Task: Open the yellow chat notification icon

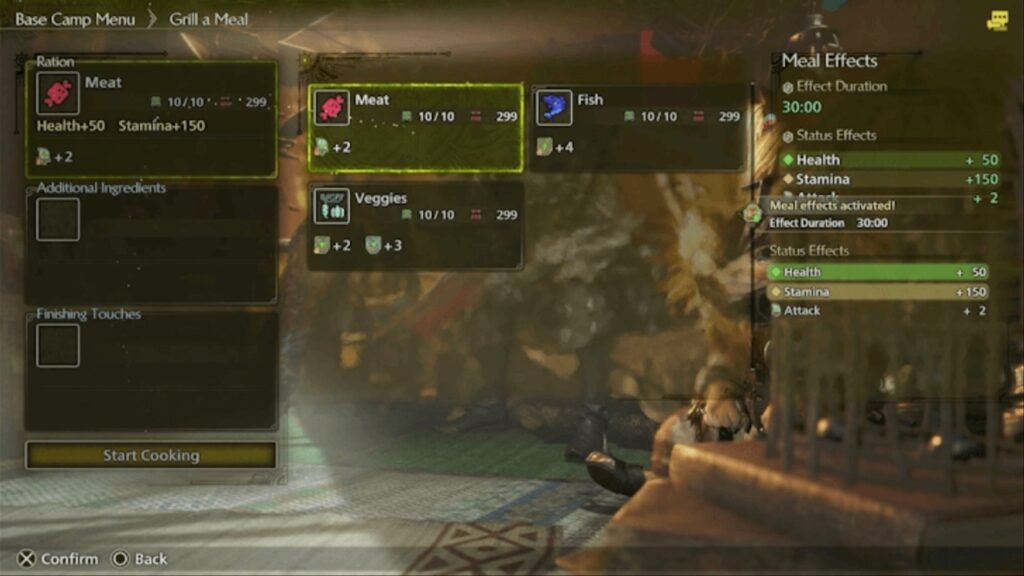Action: pyautogui.click(x=997, y=21)
